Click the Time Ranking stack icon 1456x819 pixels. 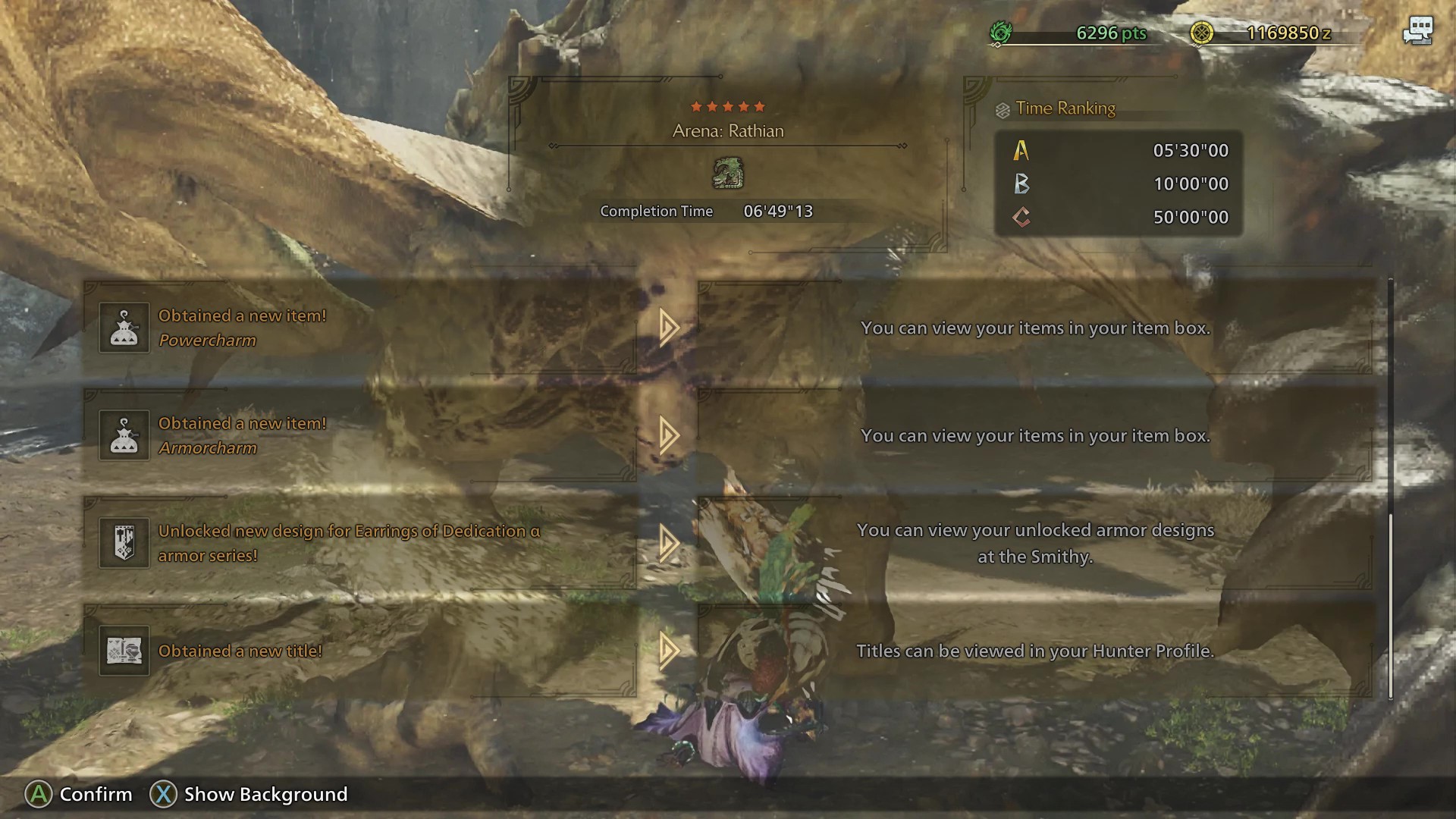point(1003,108)
